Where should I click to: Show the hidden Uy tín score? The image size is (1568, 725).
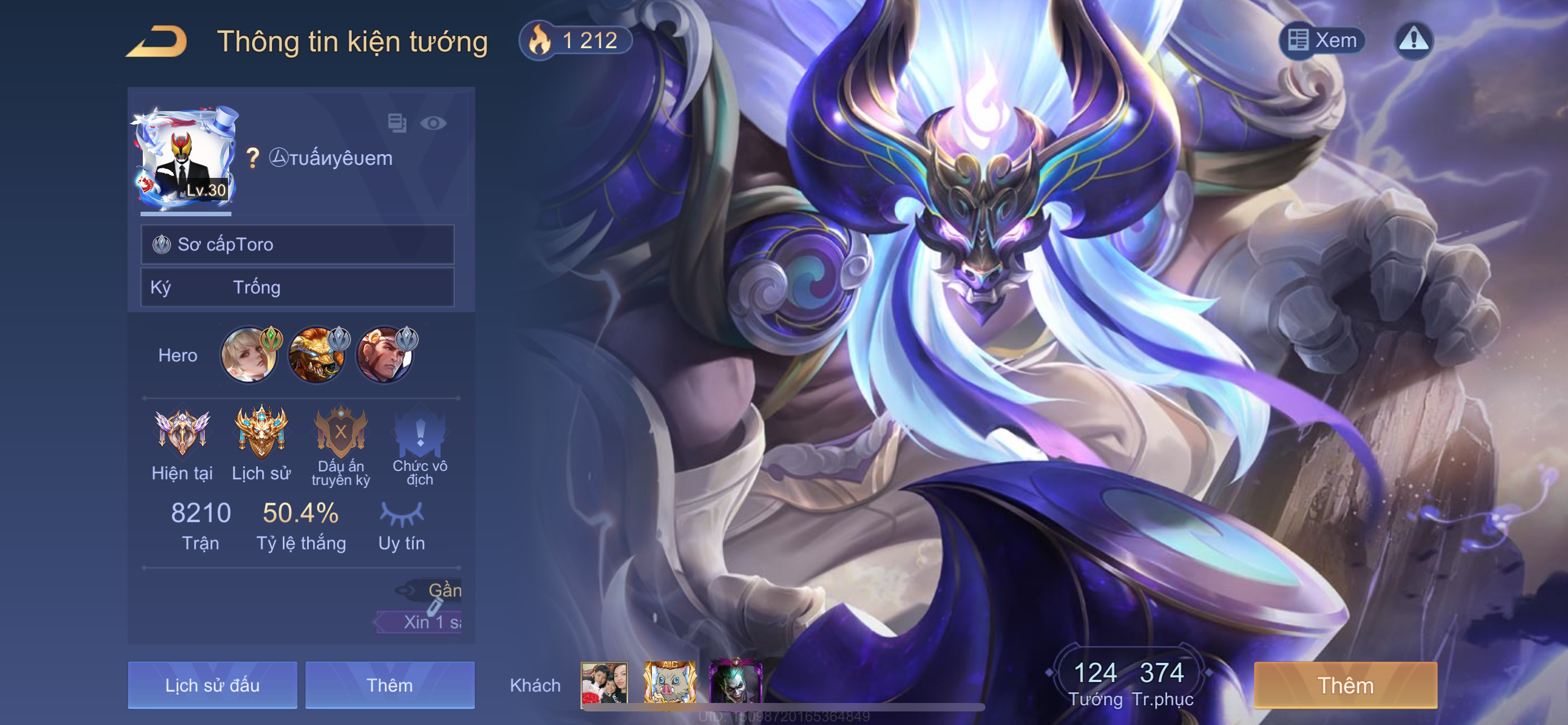(401, 514)
